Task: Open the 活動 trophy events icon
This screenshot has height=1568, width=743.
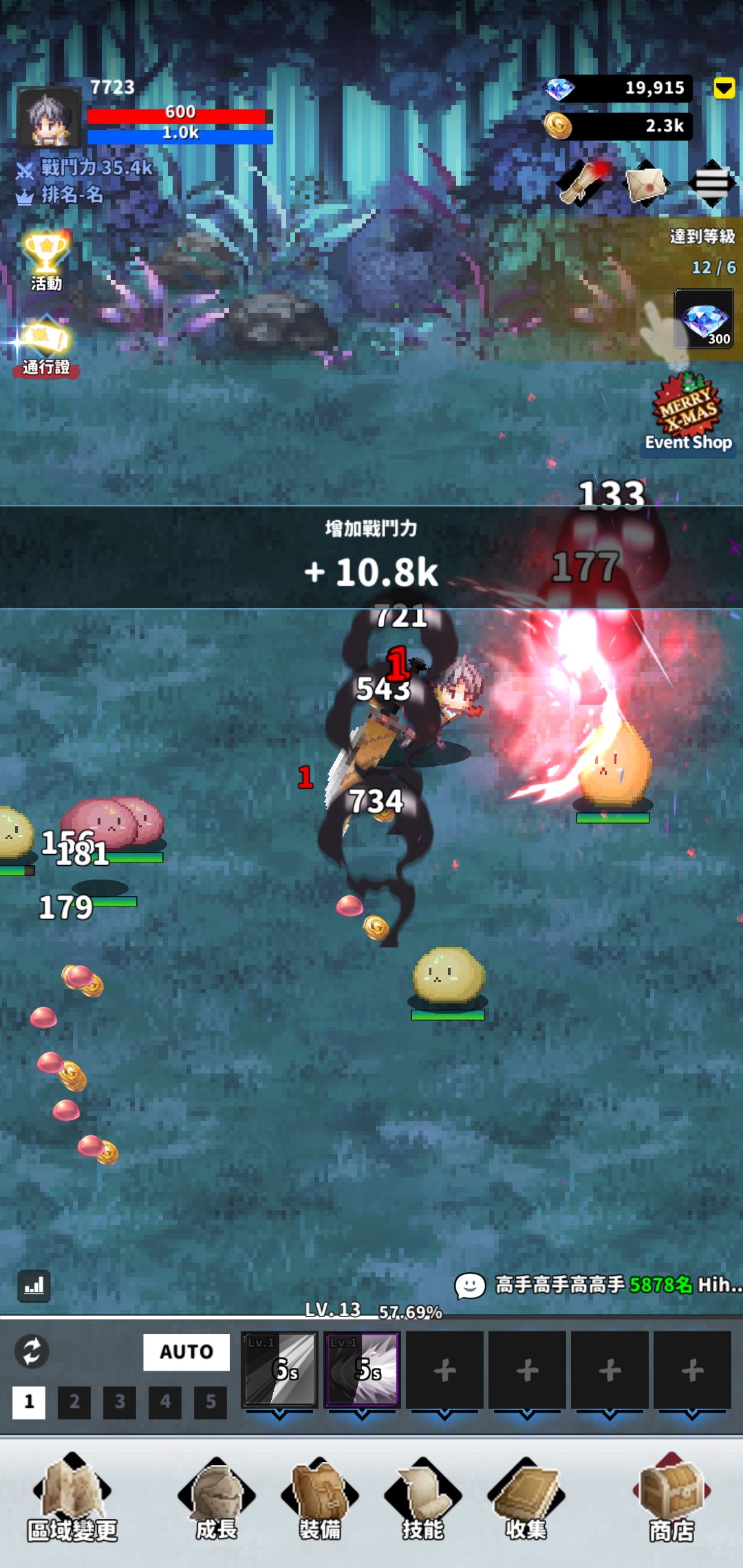Action: click(46, 261)
